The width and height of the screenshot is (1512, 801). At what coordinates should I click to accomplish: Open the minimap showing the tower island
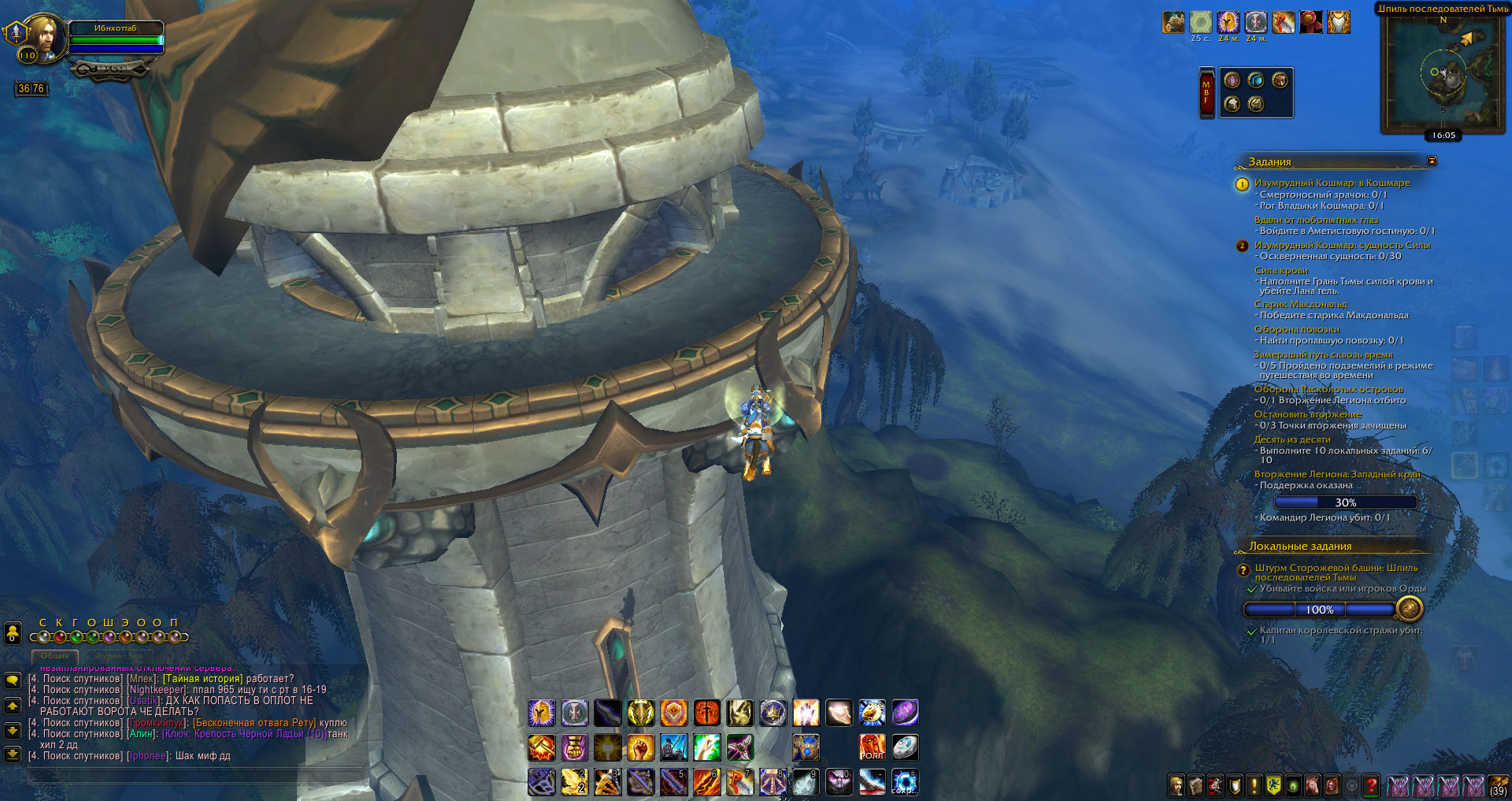(1443, 72)
